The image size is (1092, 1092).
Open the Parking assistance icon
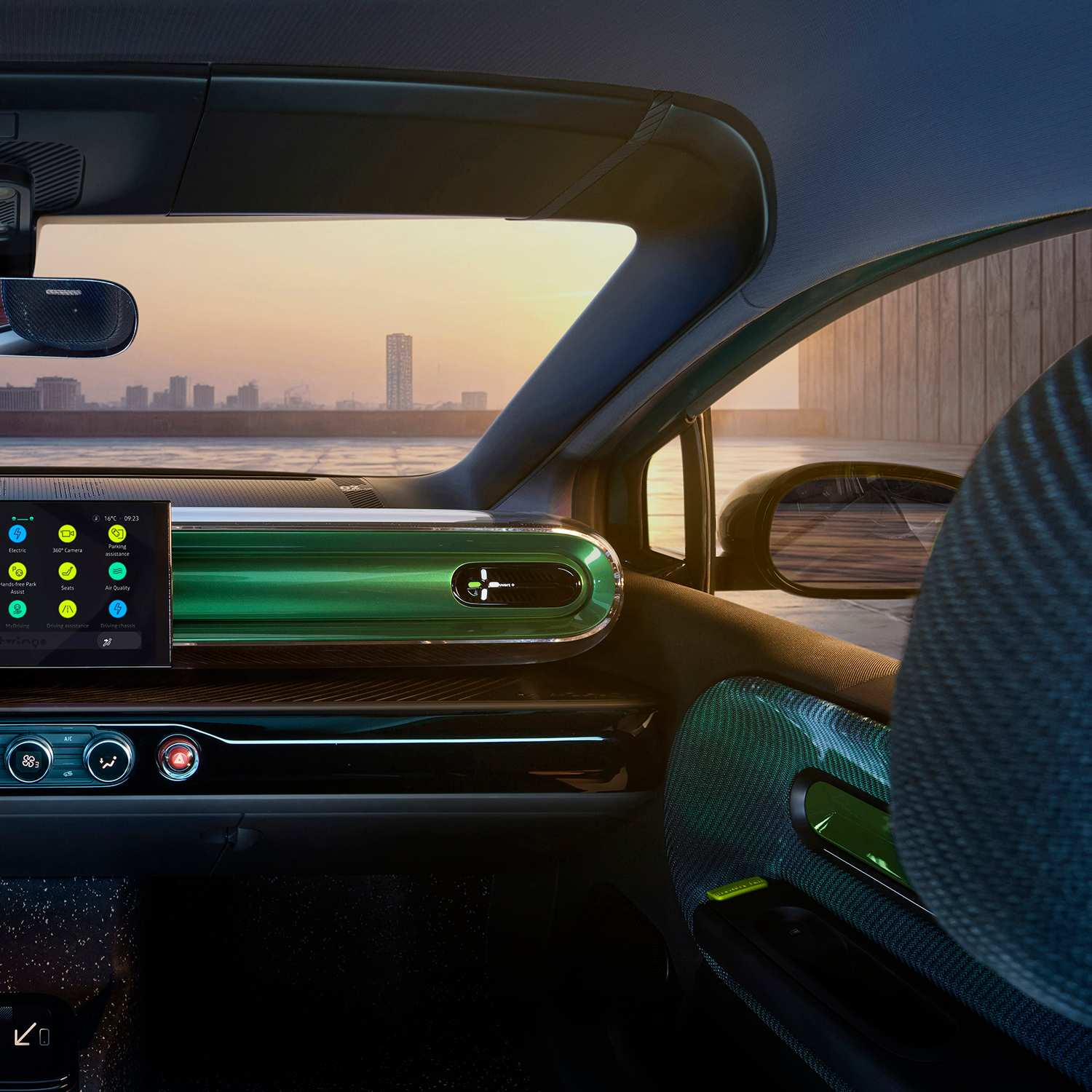pos(117,535)
